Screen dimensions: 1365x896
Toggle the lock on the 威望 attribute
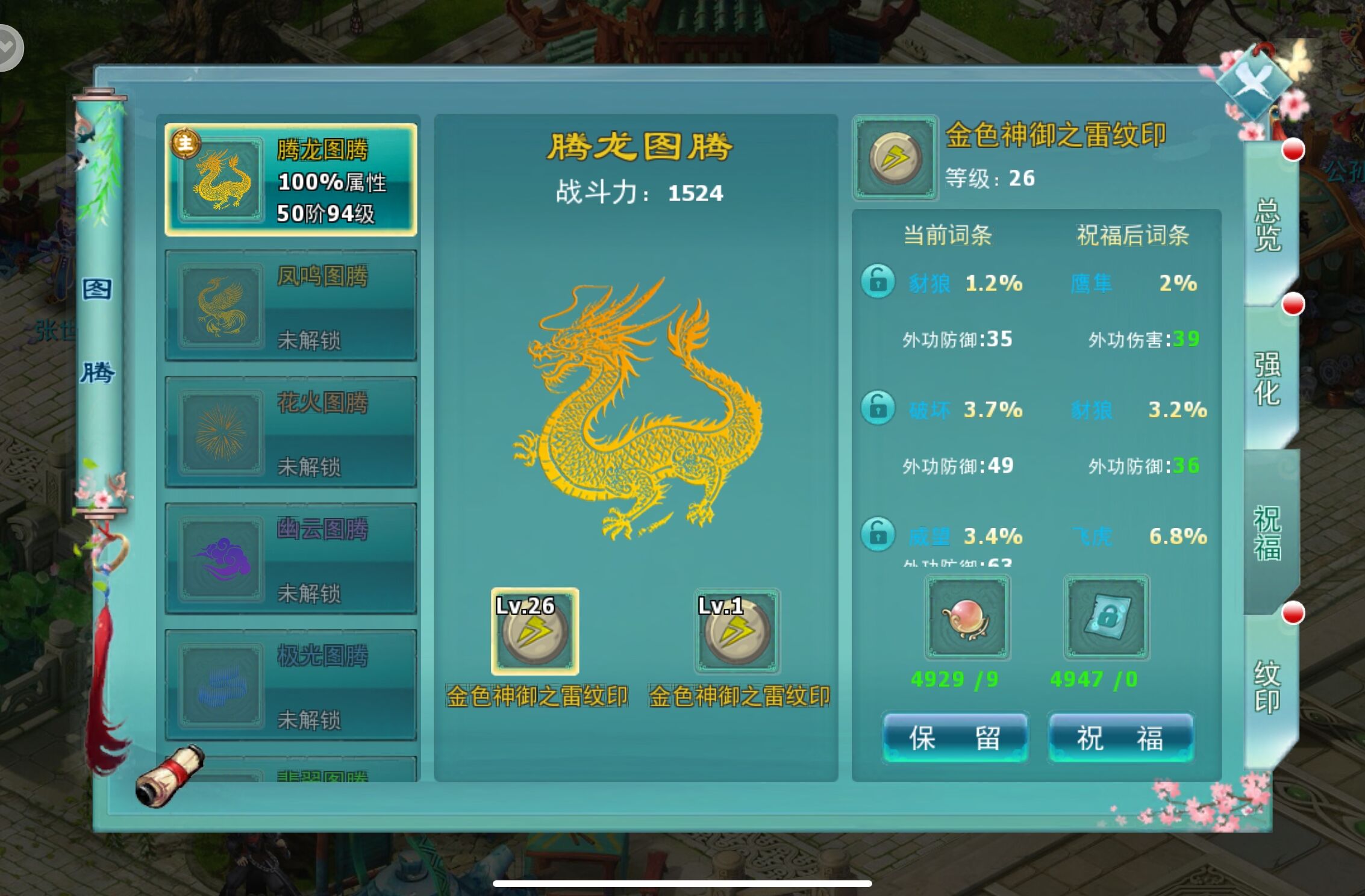878,534
